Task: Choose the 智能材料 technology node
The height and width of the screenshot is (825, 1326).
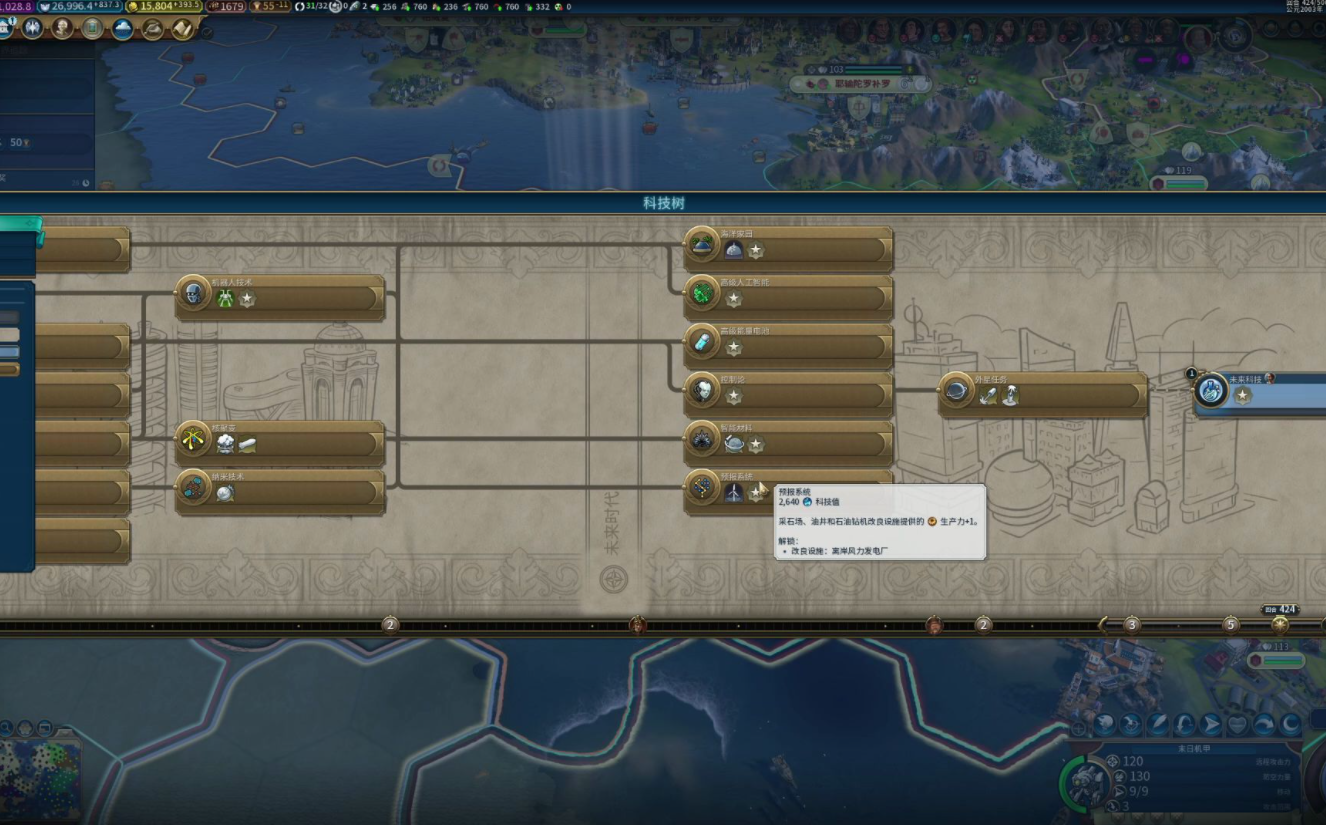Action: point(788,441)
